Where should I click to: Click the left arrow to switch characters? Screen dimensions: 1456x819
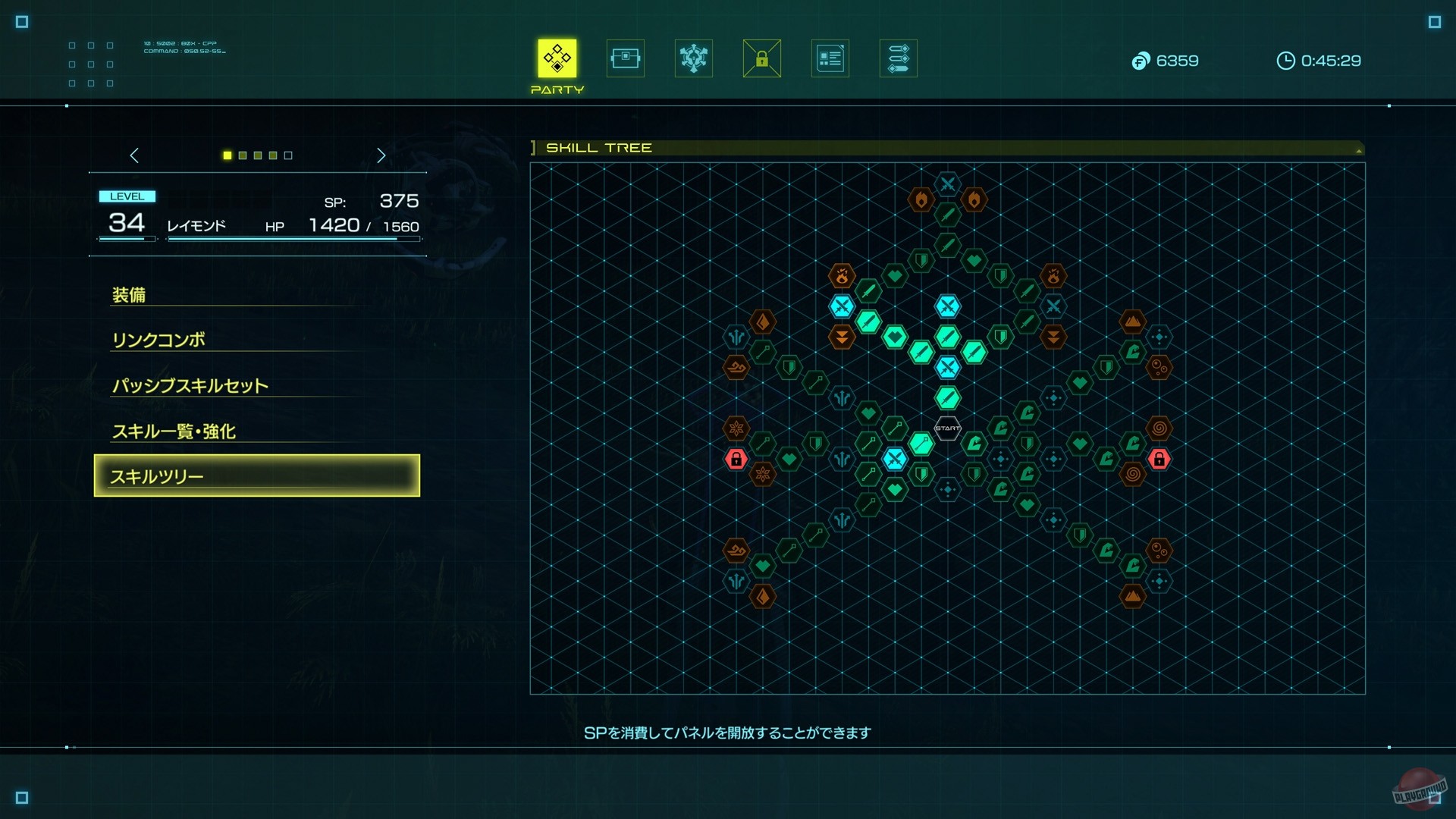[134, 155]
